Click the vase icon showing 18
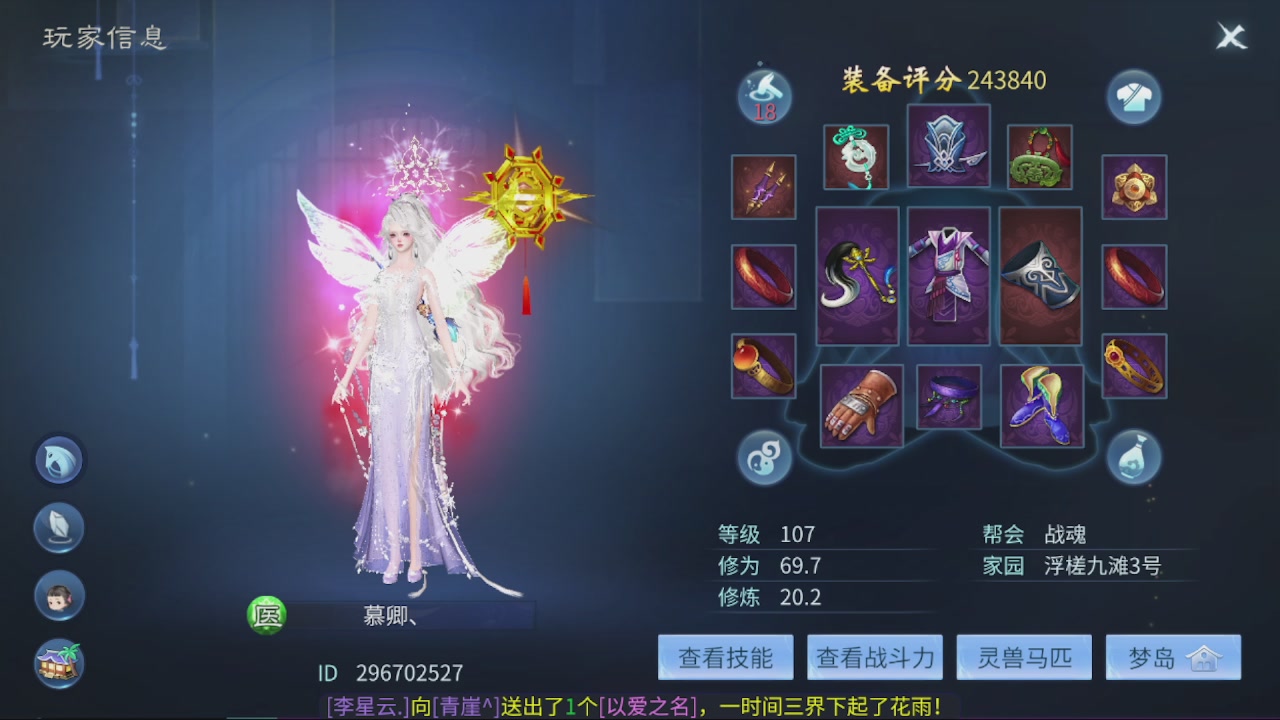Image resolution: width=1280 pixels, height=720 pixels. click(x=763, y=97)
